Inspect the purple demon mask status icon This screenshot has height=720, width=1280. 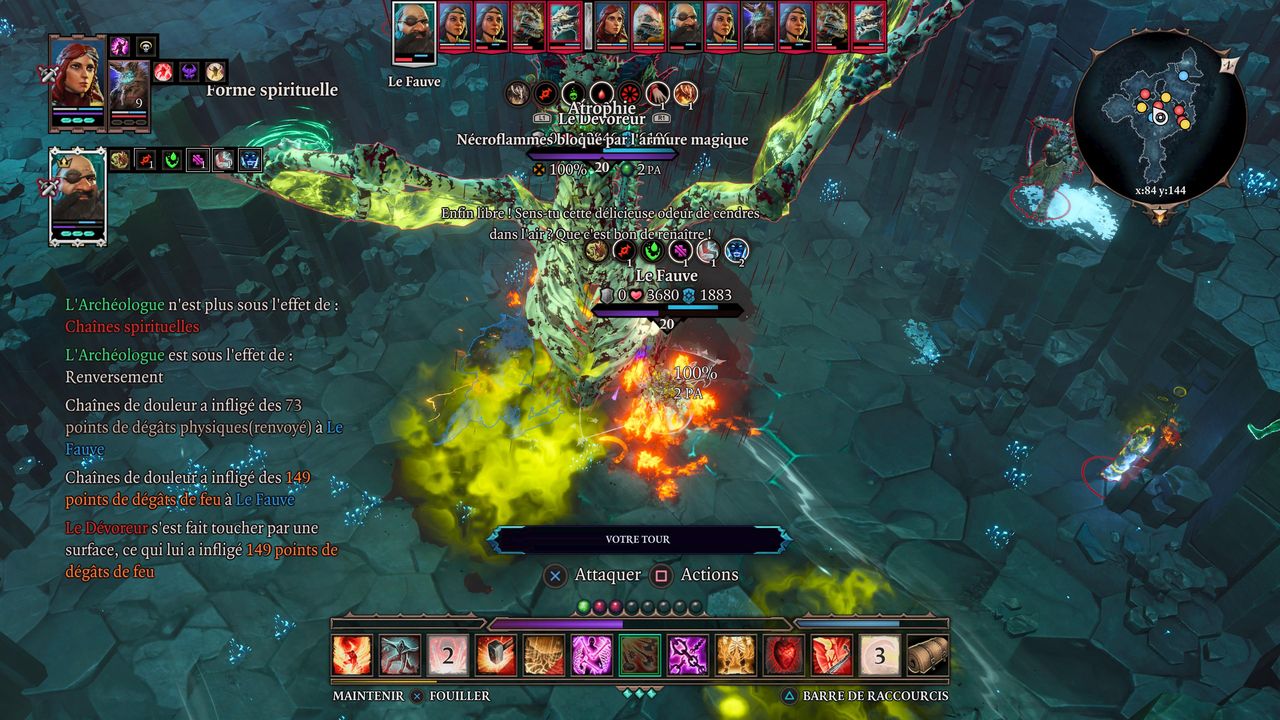click(x=189, y=72)
